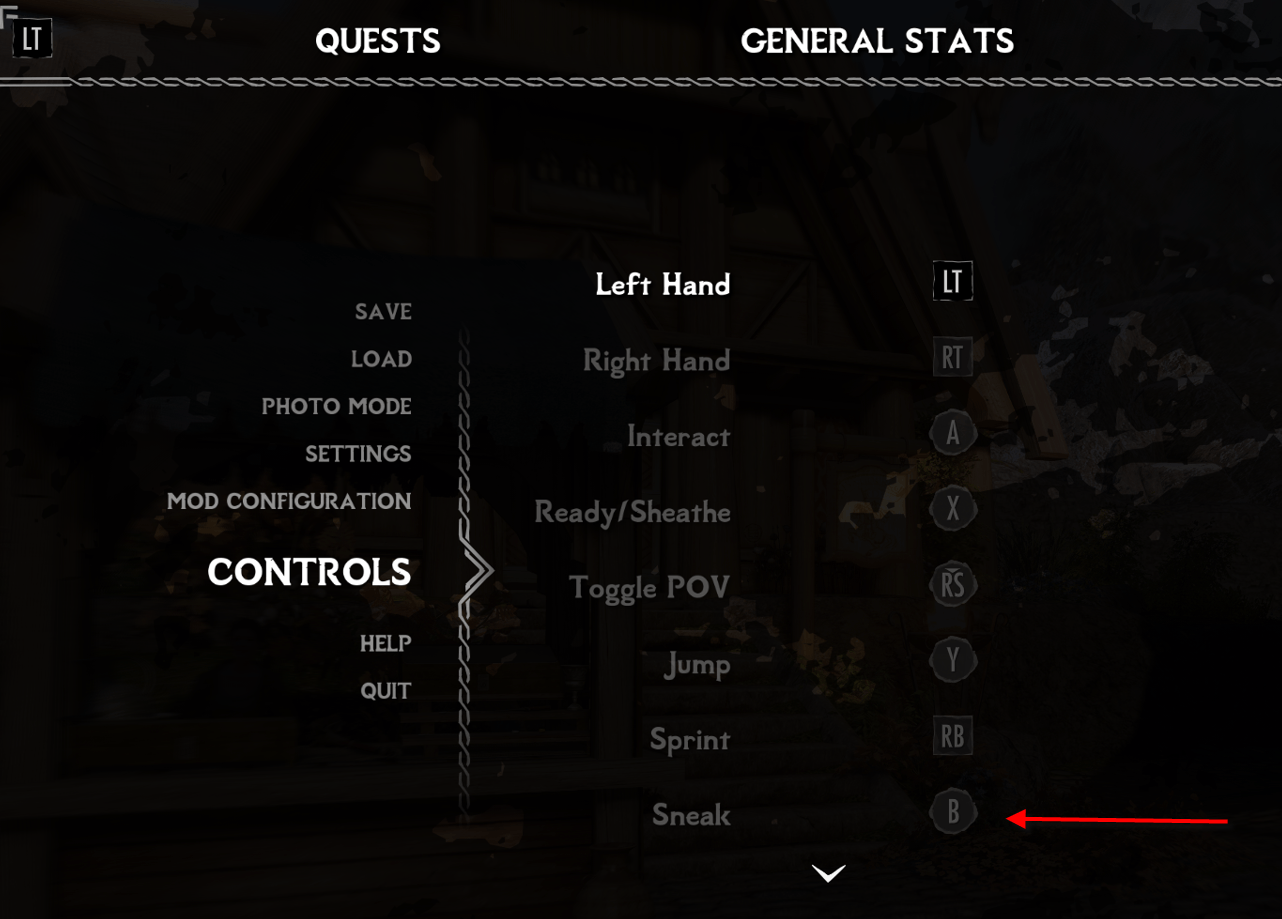This screenshot has width=1282, height=919.
Task: Open the Help section
Action: pos(385,643)
